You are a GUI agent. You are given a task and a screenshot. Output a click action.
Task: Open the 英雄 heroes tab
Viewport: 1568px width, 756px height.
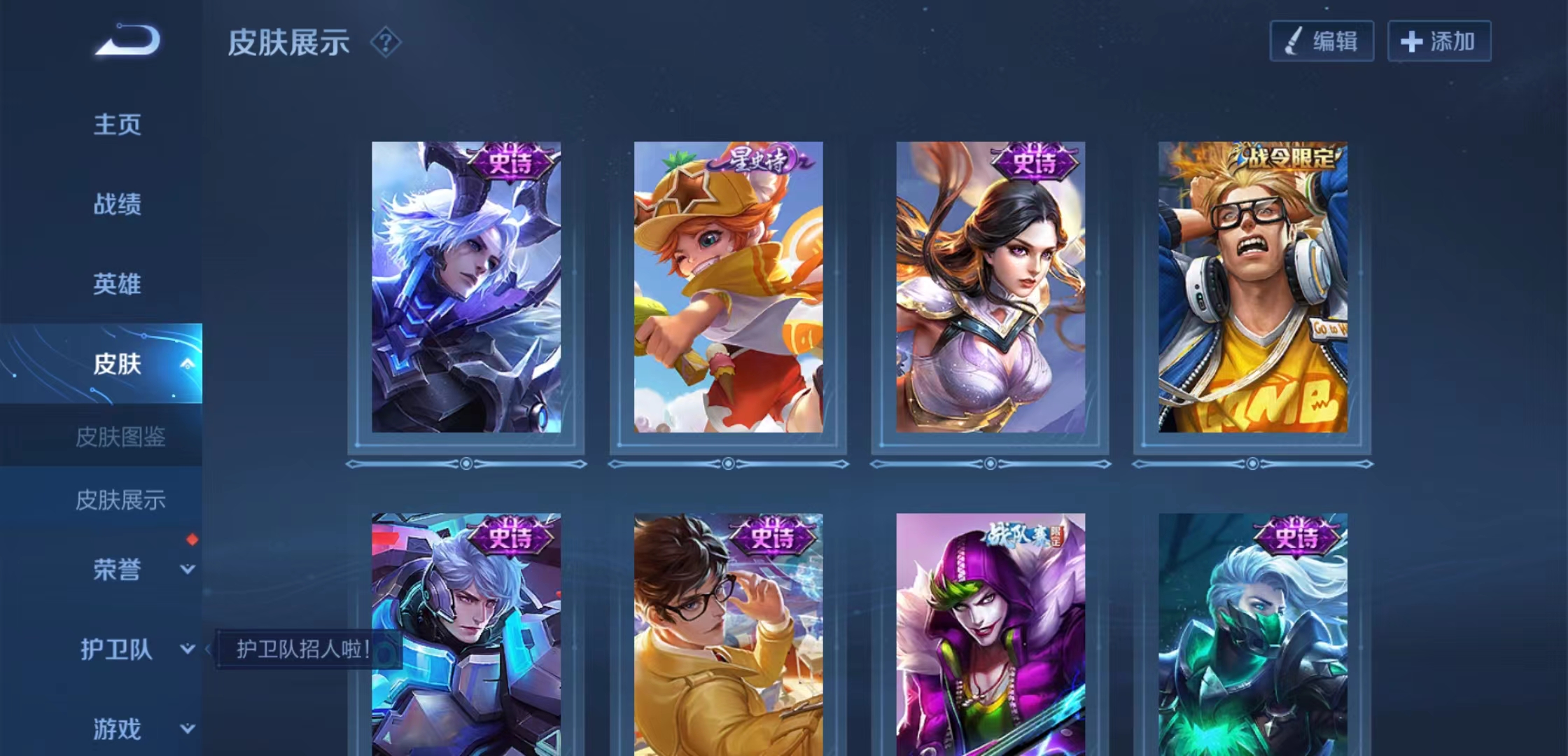pos(118,284)
